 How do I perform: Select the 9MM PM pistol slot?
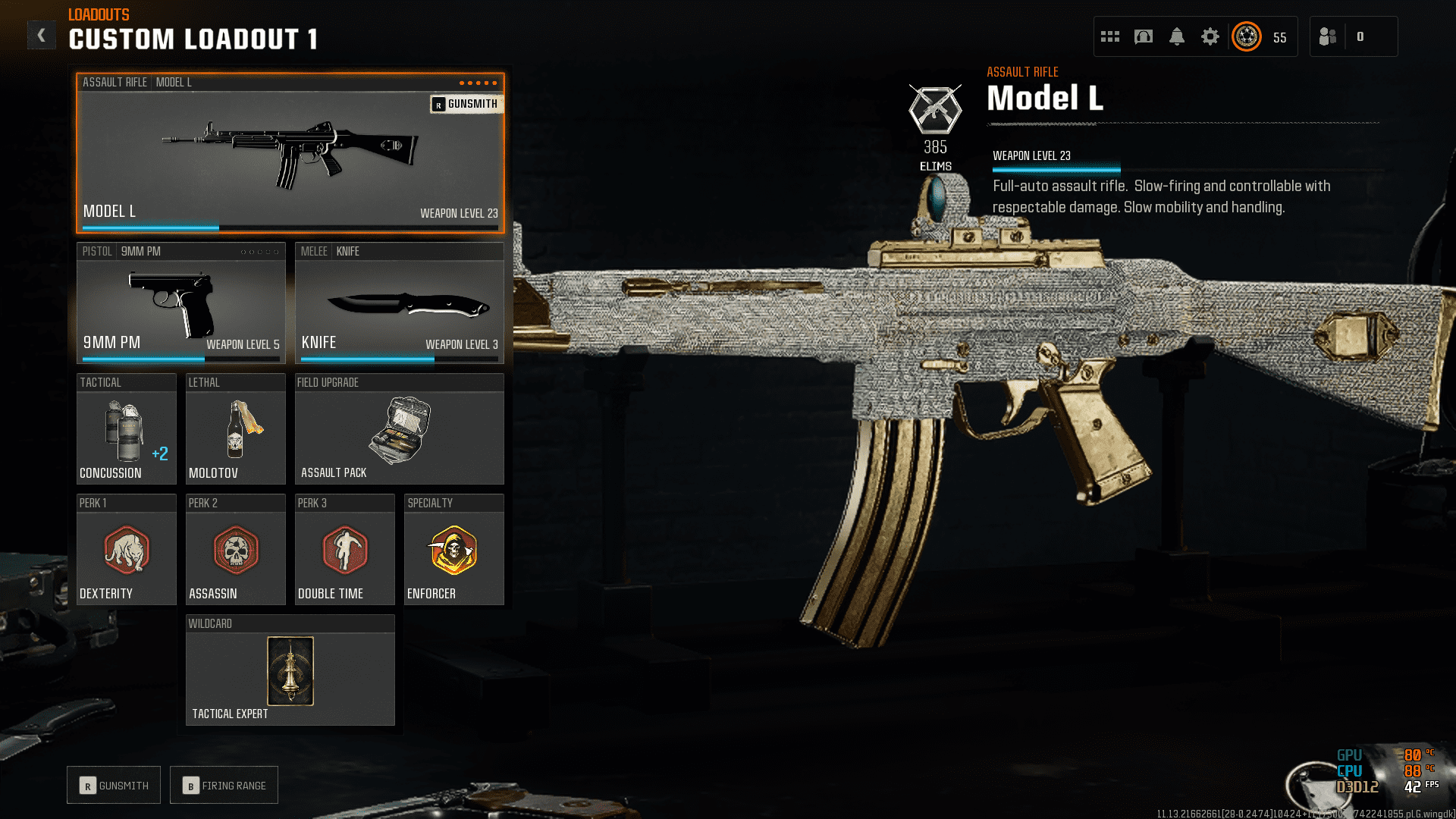tap(180, 303)
